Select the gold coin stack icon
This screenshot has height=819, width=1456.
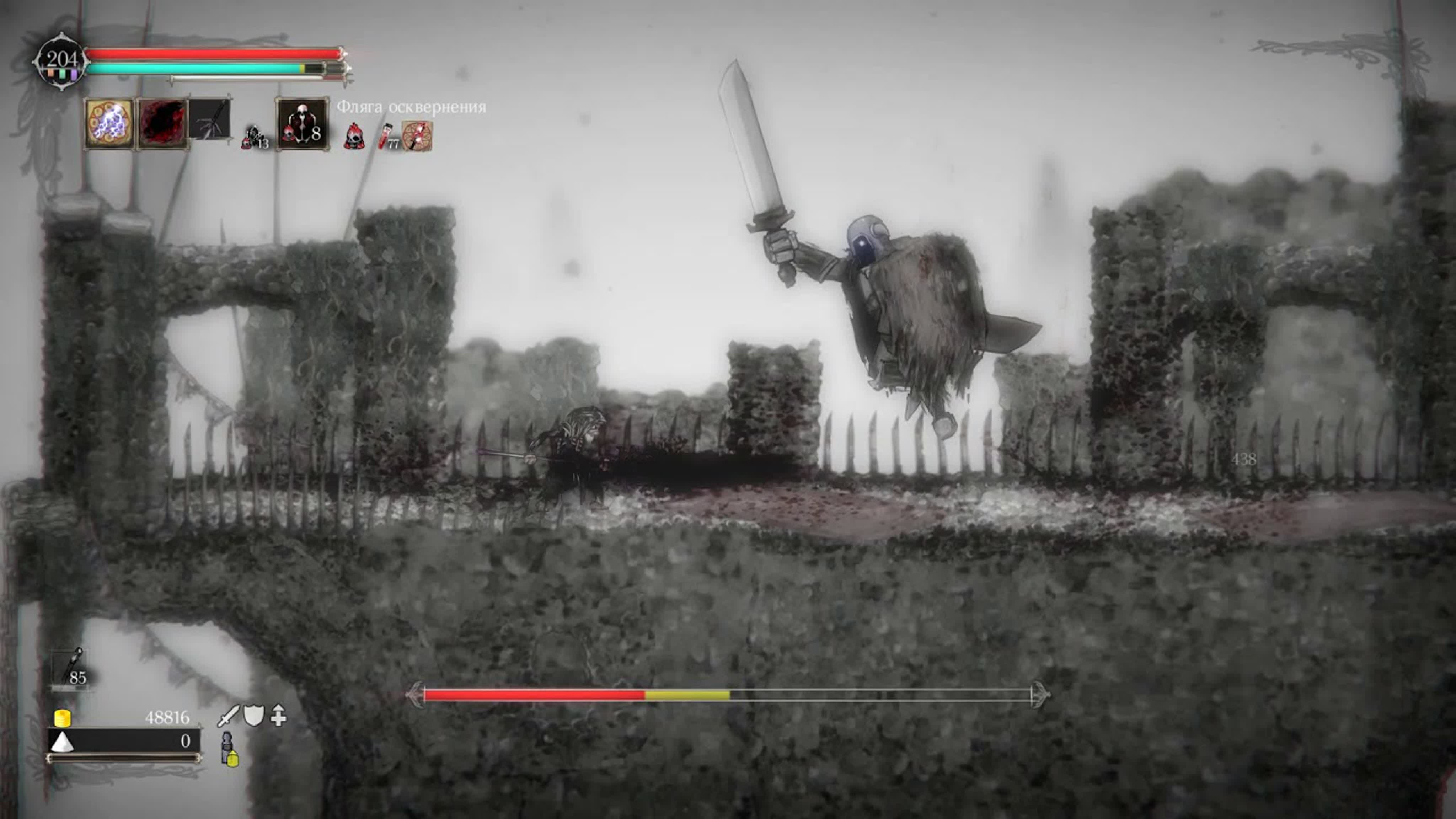coord(62,718)
